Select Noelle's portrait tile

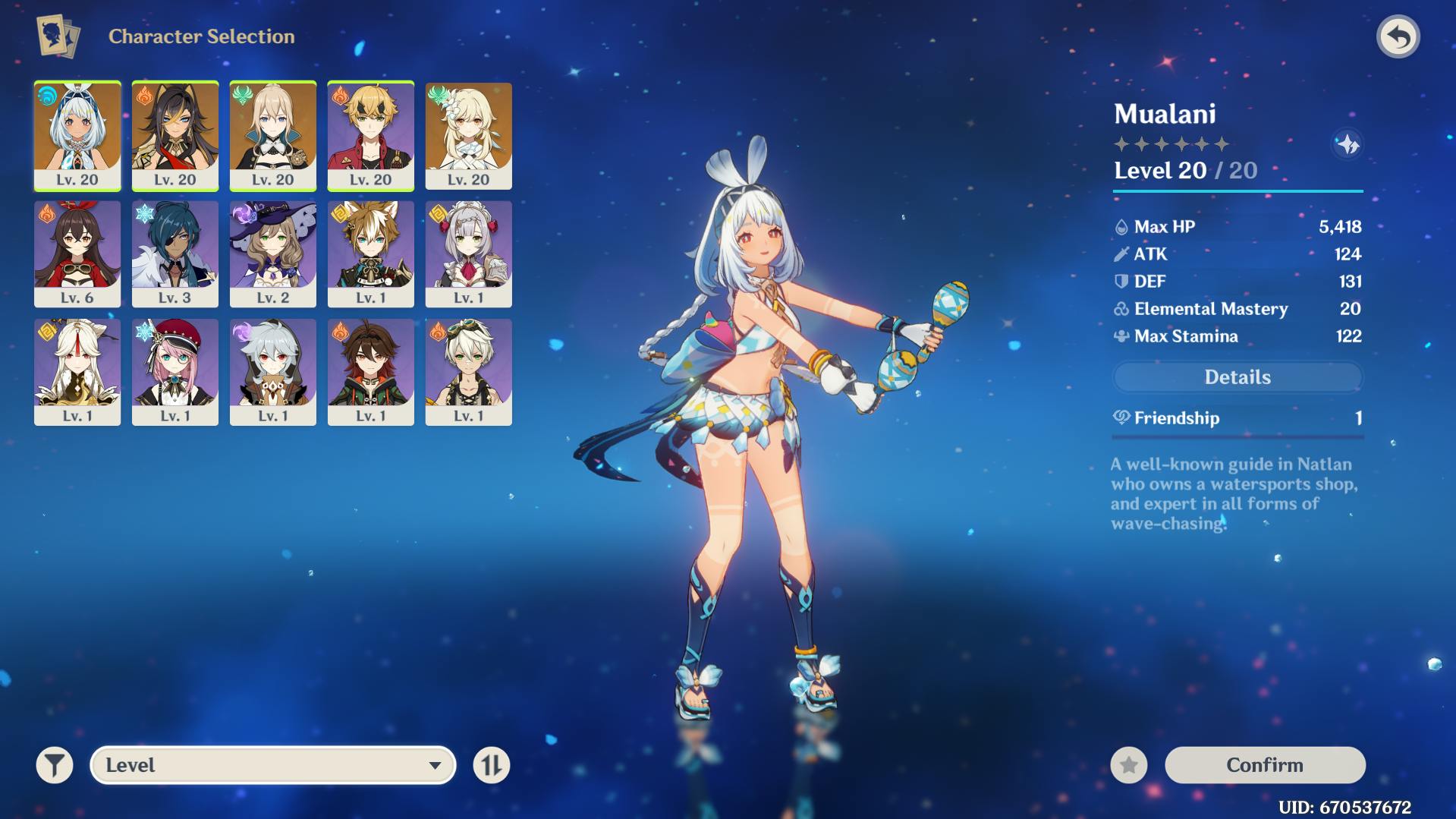[469, 254]
